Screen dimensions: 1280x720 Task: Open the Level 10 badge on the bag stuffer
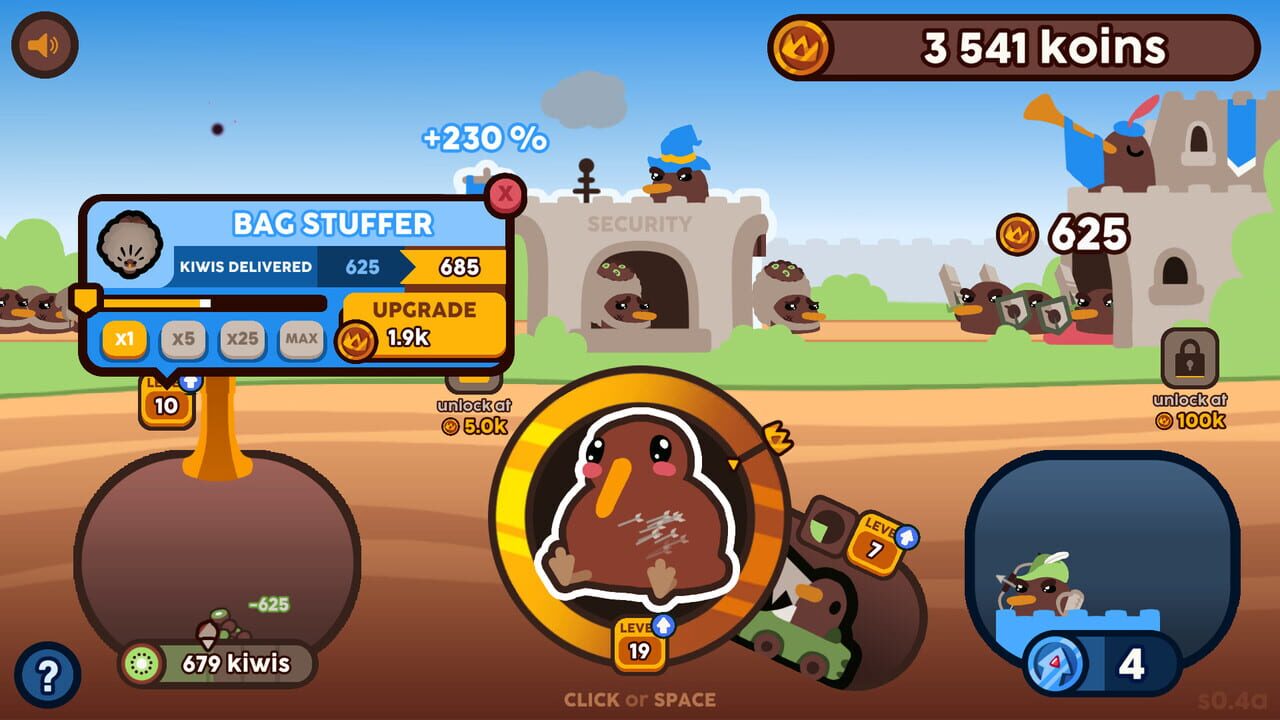click(x=166, y=404)
